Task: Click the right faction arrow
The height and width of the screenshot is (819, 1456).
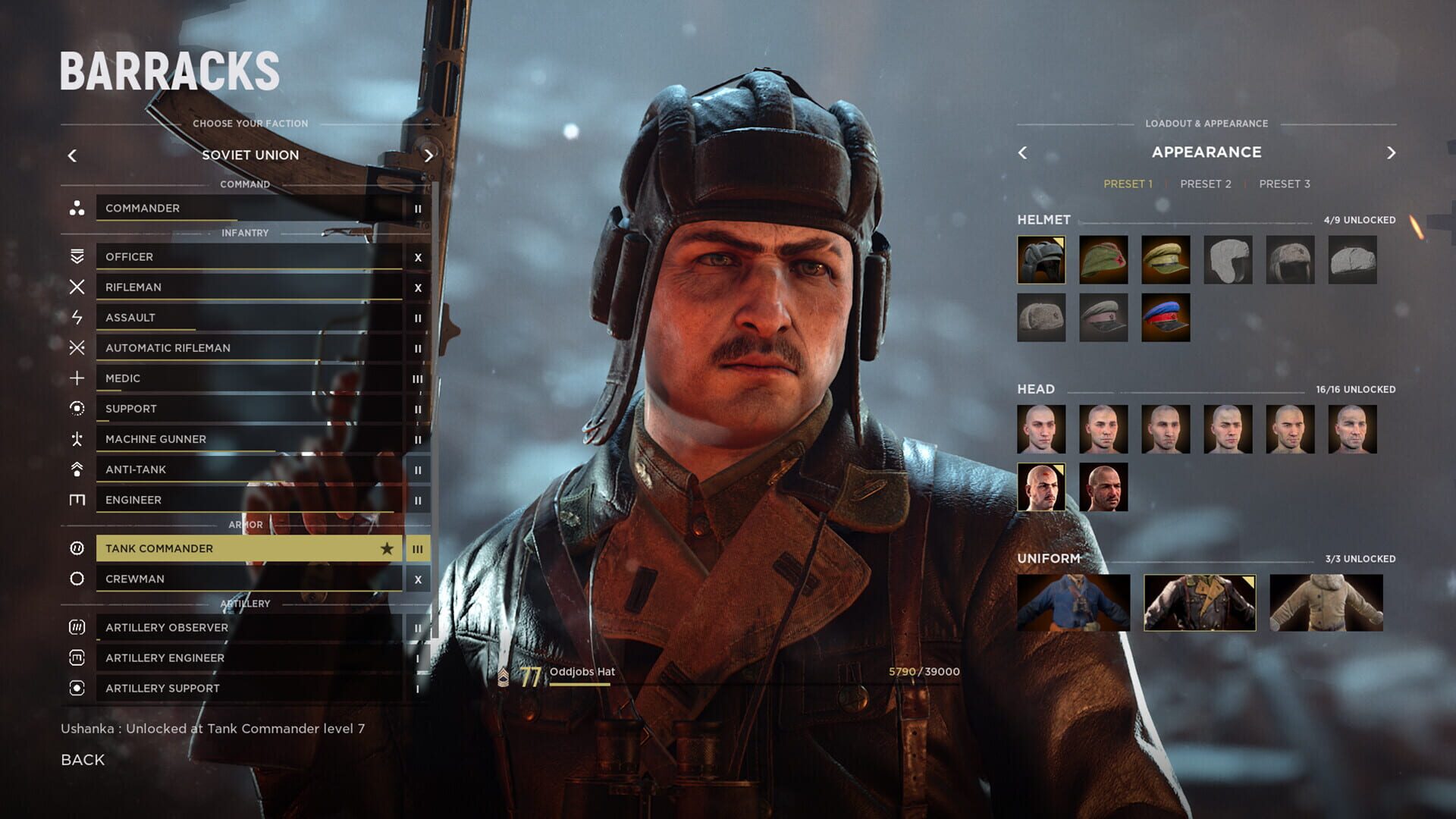Action: (428, 155)
